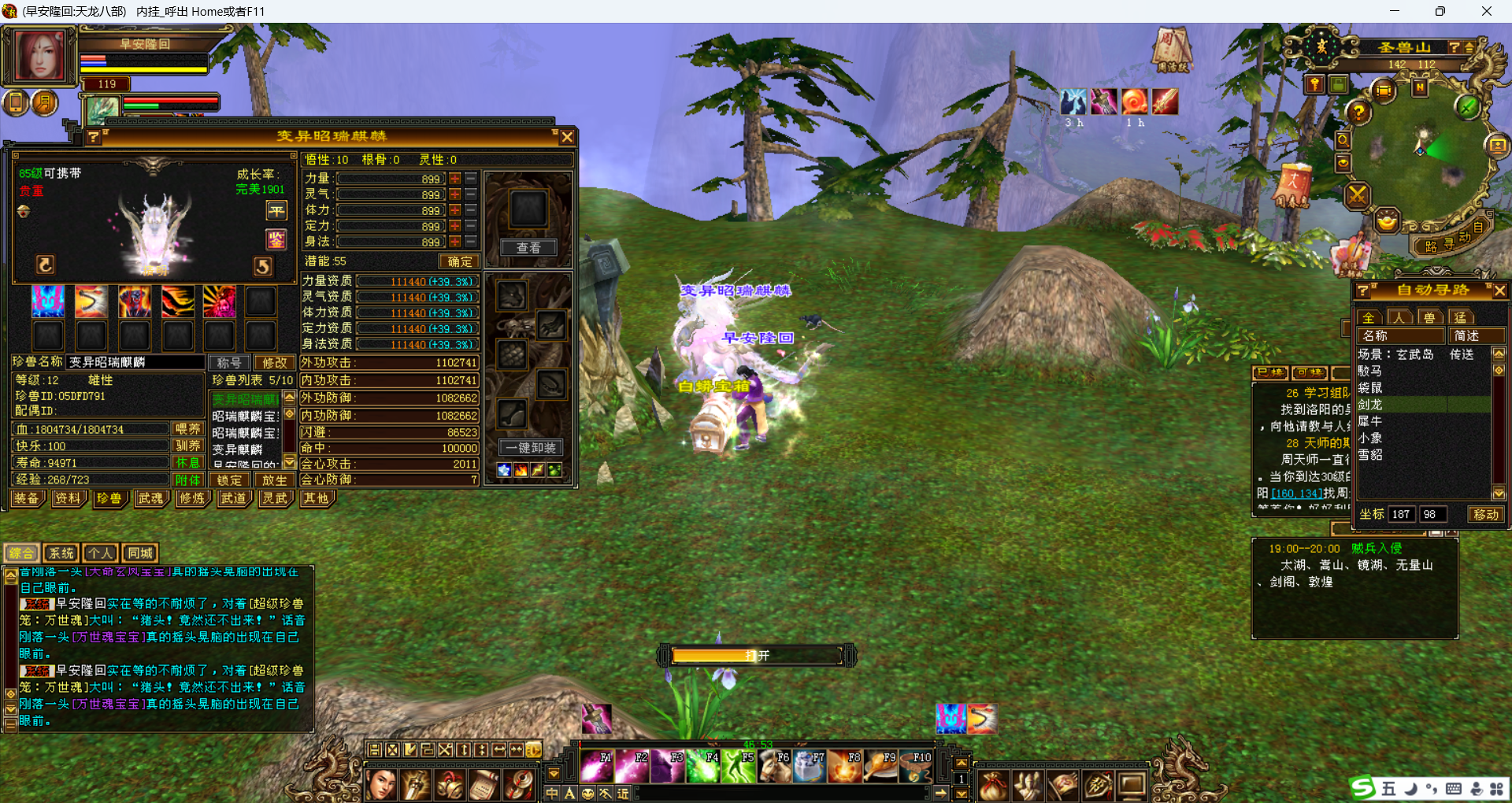Modify the pet name with 修改
The width and height of the screenshot is (1512, 803).
pos(274,362)
